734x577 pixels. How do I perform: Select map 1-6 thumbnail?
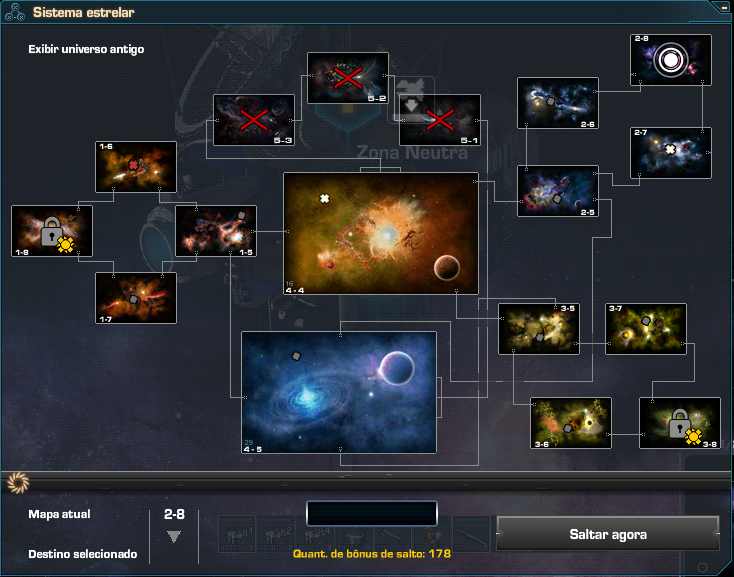(136, 166)
